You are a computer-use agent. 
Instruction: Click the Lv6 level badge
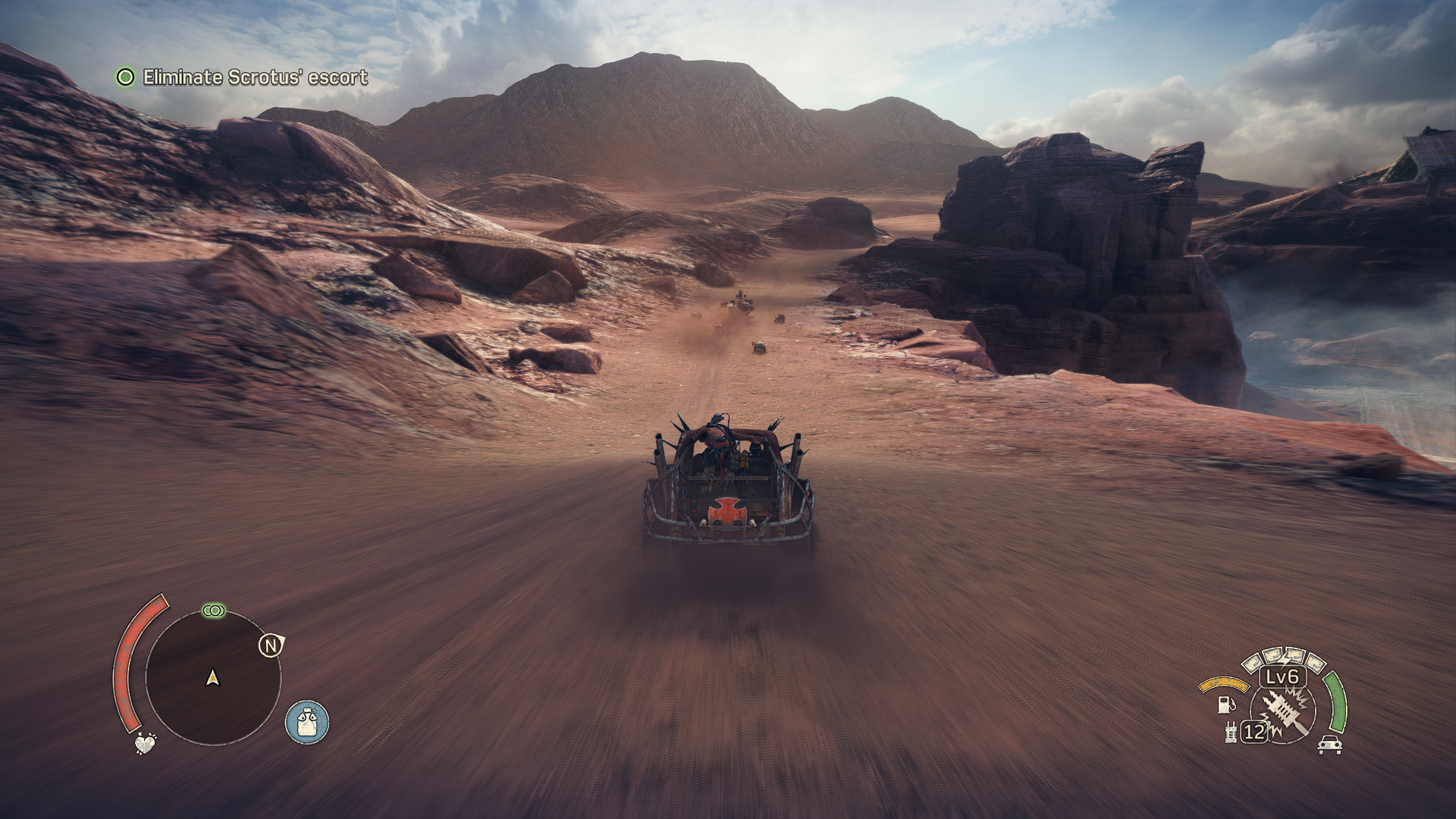1282,676
